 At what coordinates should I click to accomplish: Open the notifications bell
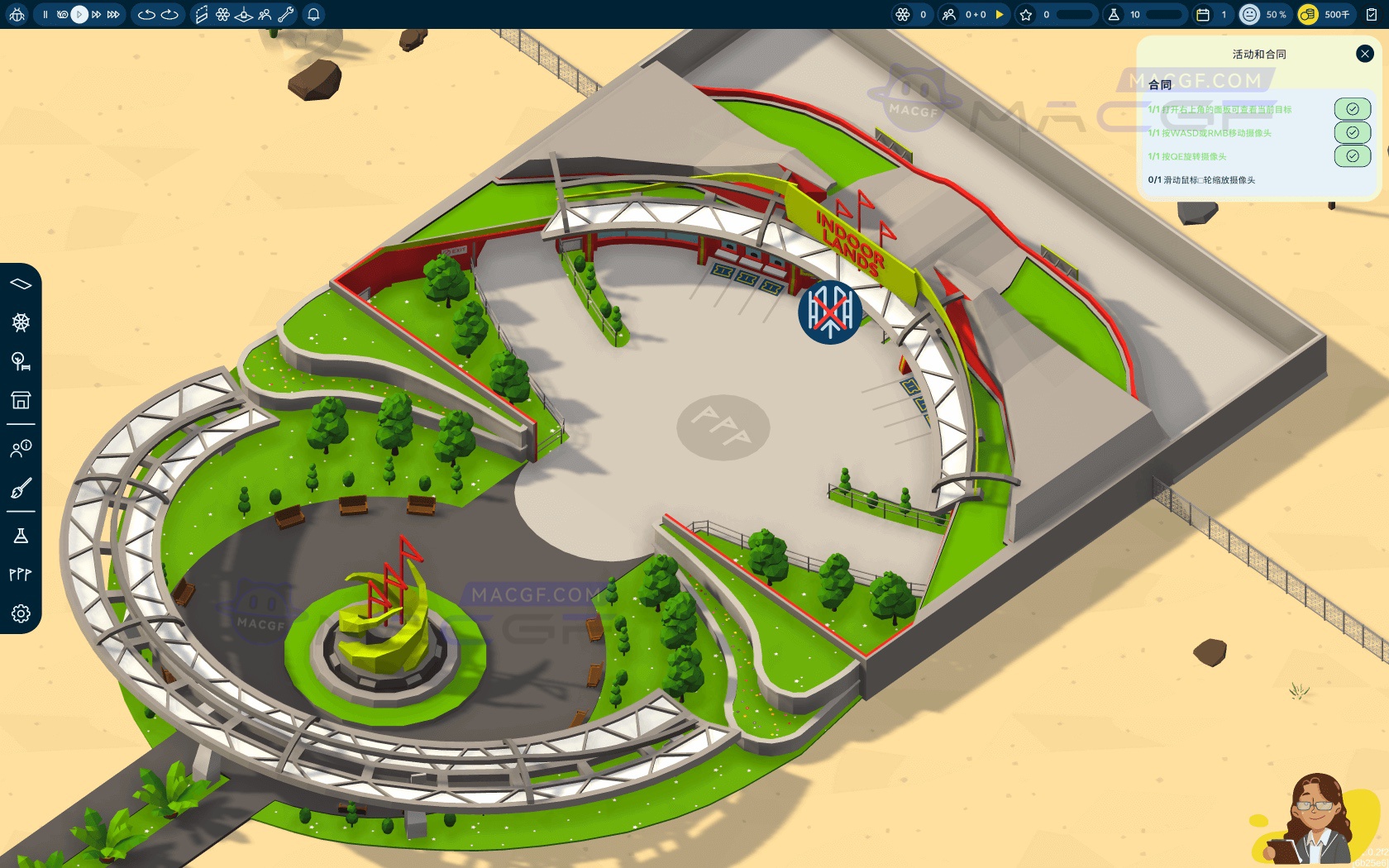pos(314,14)
